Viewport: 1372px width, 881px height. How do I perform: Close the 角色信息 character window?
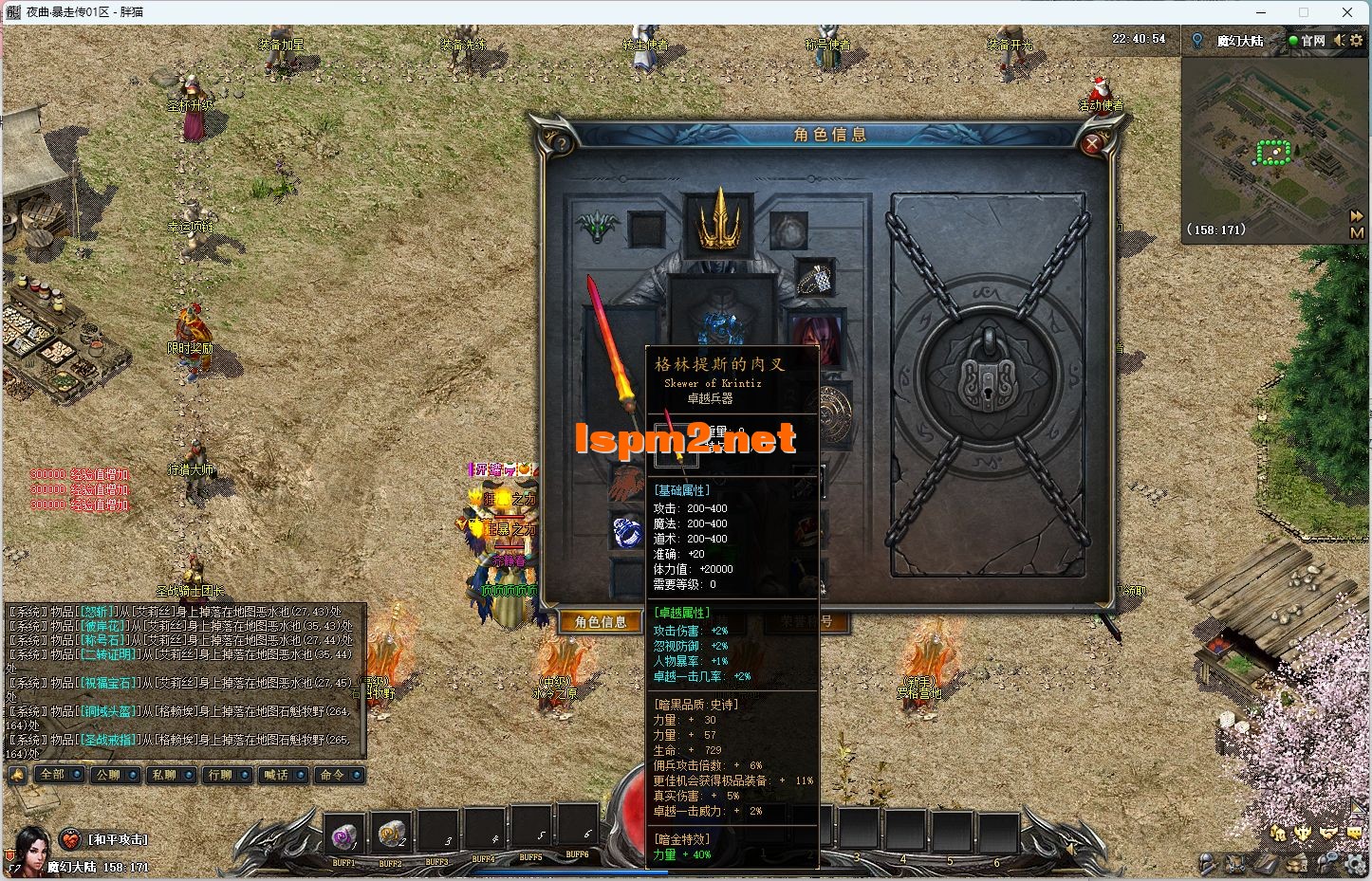[1093, 144]
